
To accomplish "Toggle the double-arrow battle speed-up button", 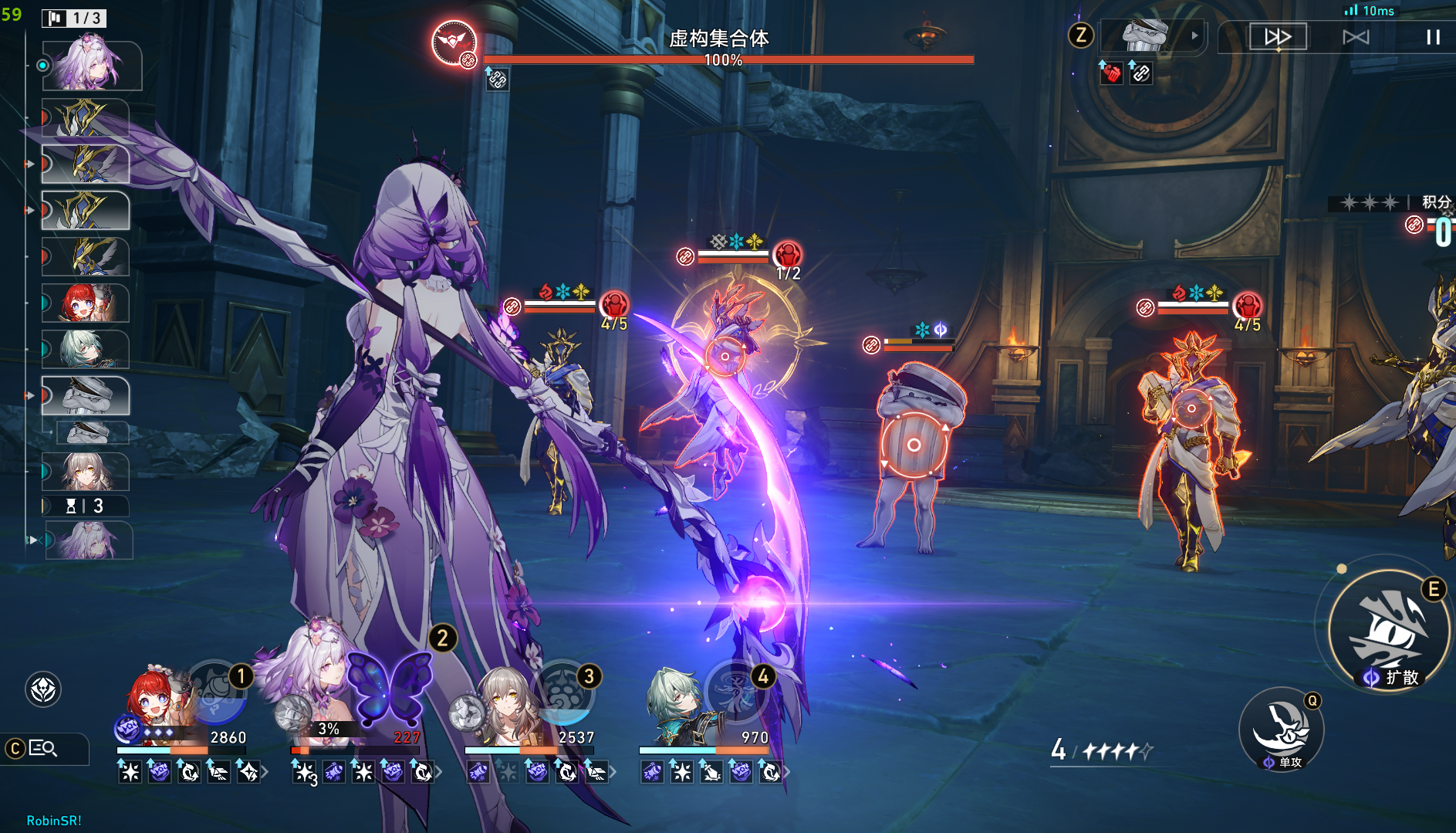I will [1277, 37].
